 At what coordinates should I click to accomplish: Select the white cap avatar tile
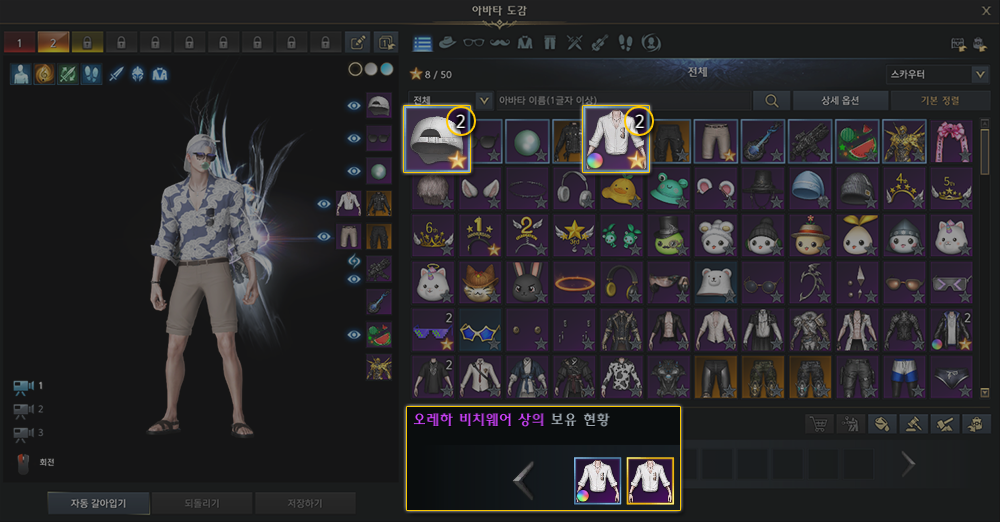pyautogui.click(x=437, y=139)
